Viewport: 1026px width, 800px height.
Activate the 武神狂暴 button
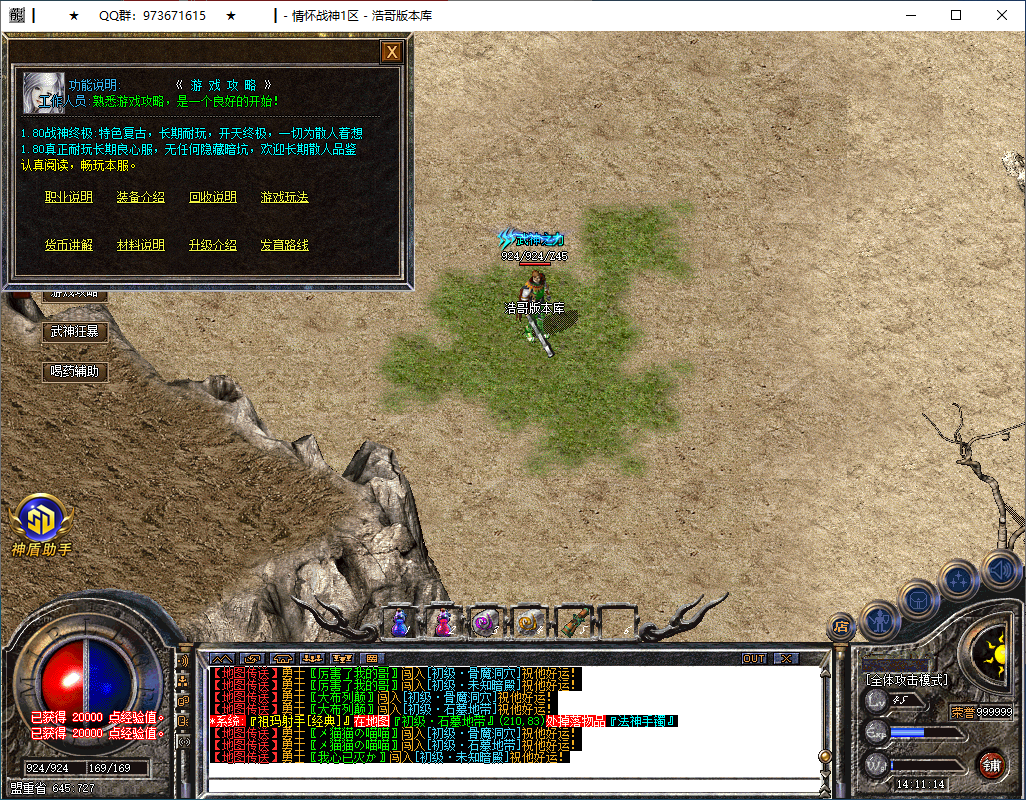75,332
